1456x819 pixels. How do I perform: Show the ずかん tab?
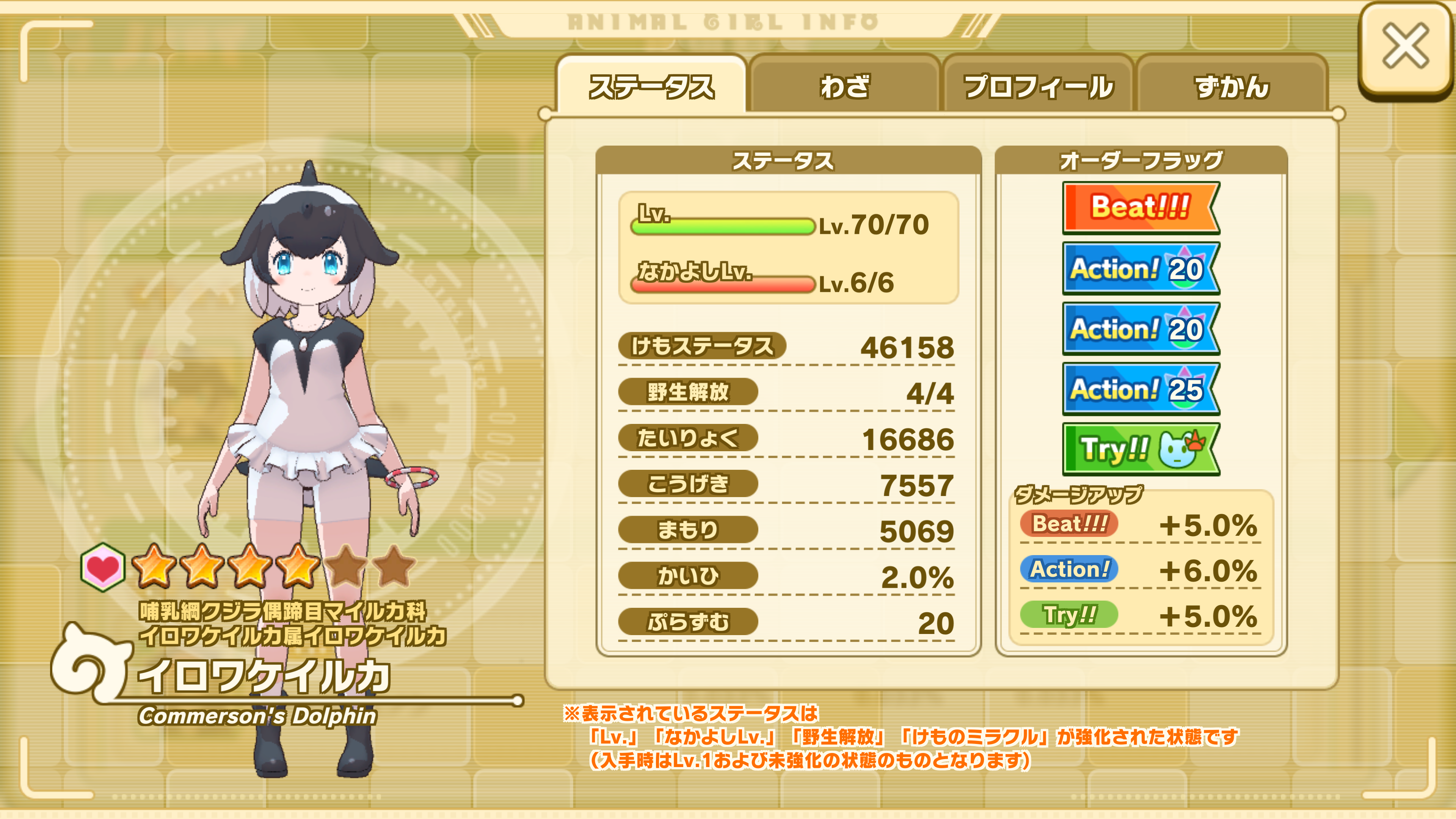pyautogui.click(x=1232, y=86)
